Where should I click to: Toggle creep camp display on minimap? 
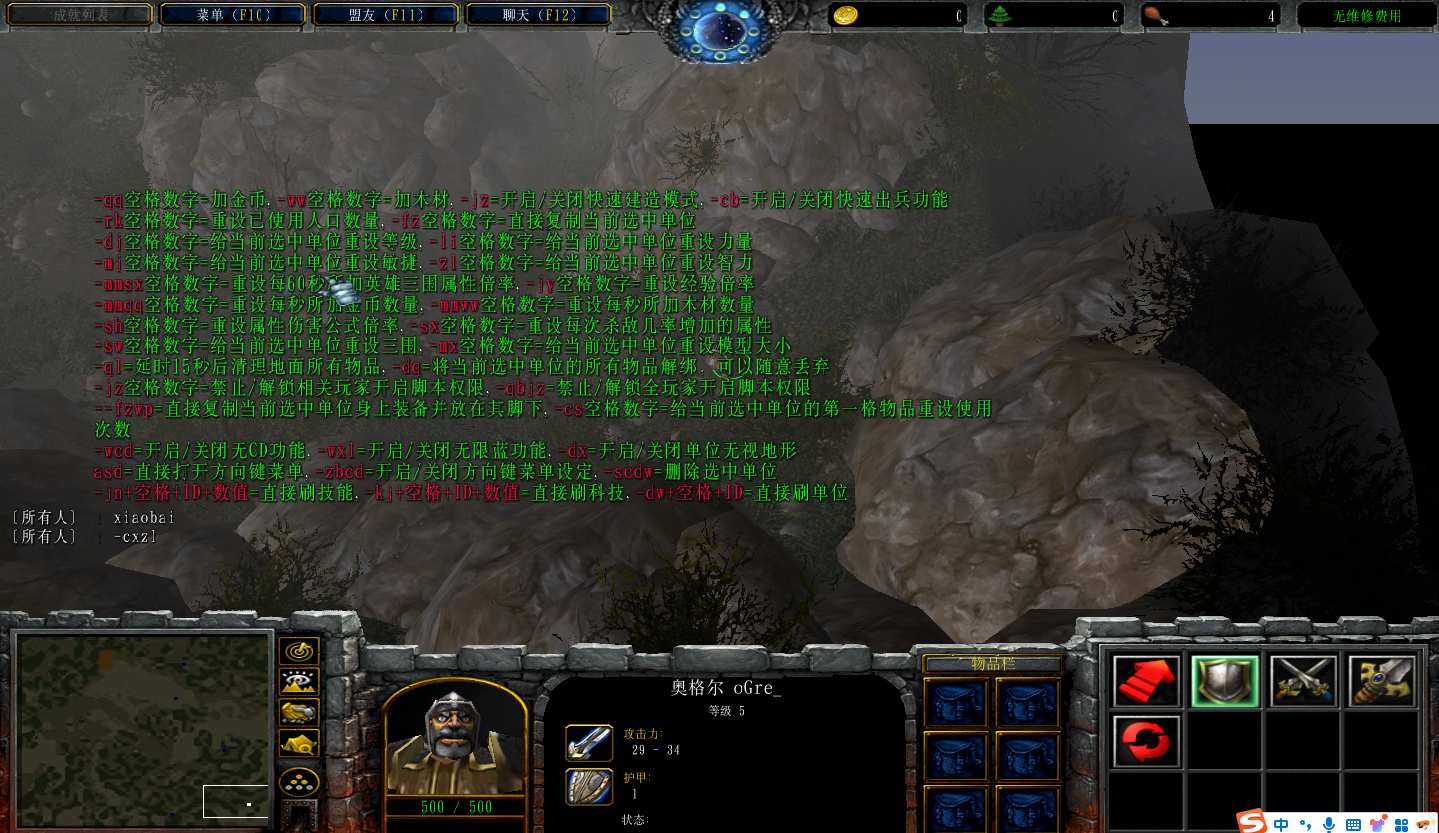point(299,744)
